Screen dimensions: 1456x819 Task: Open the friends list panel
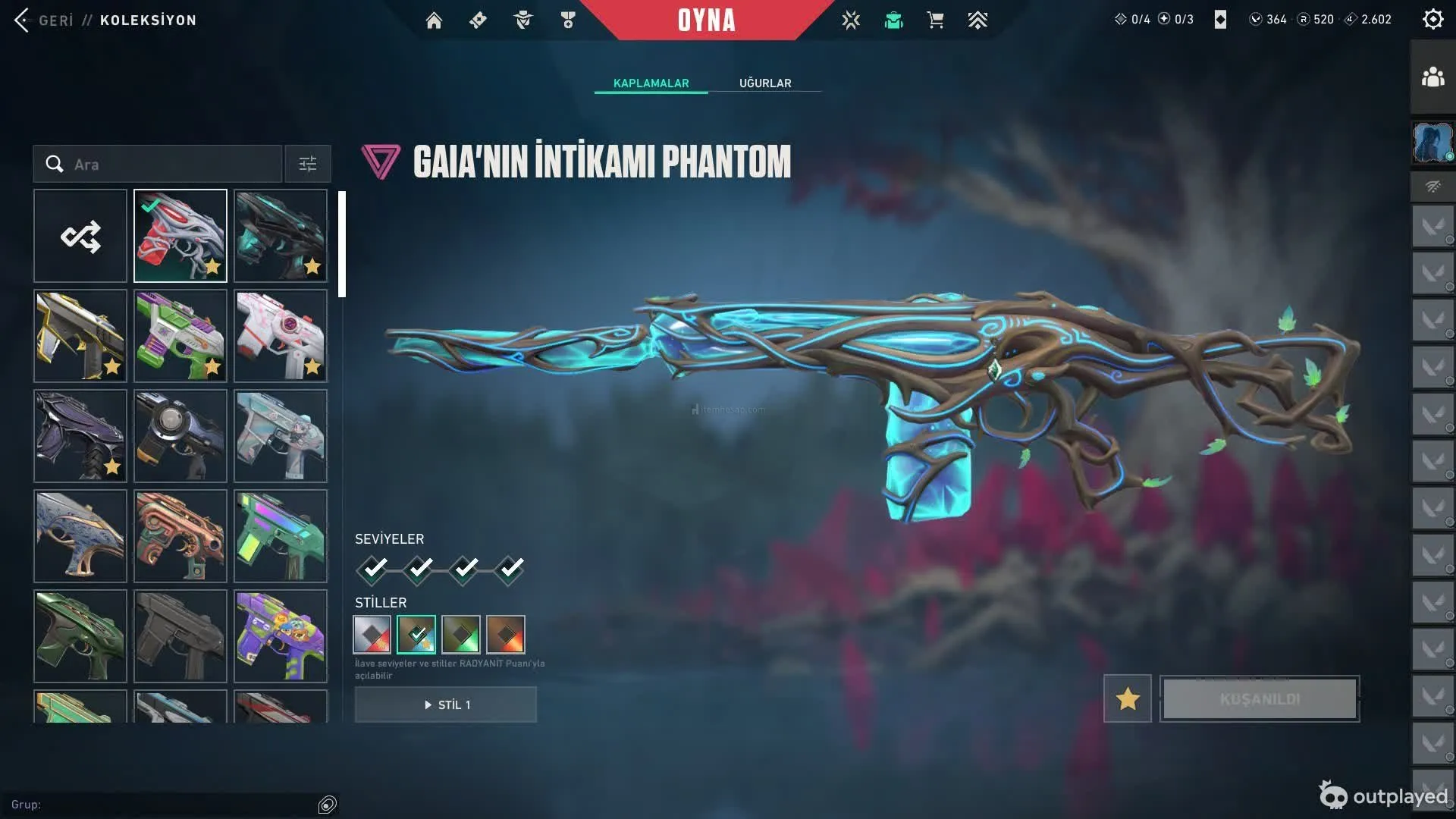(1432, 77)
